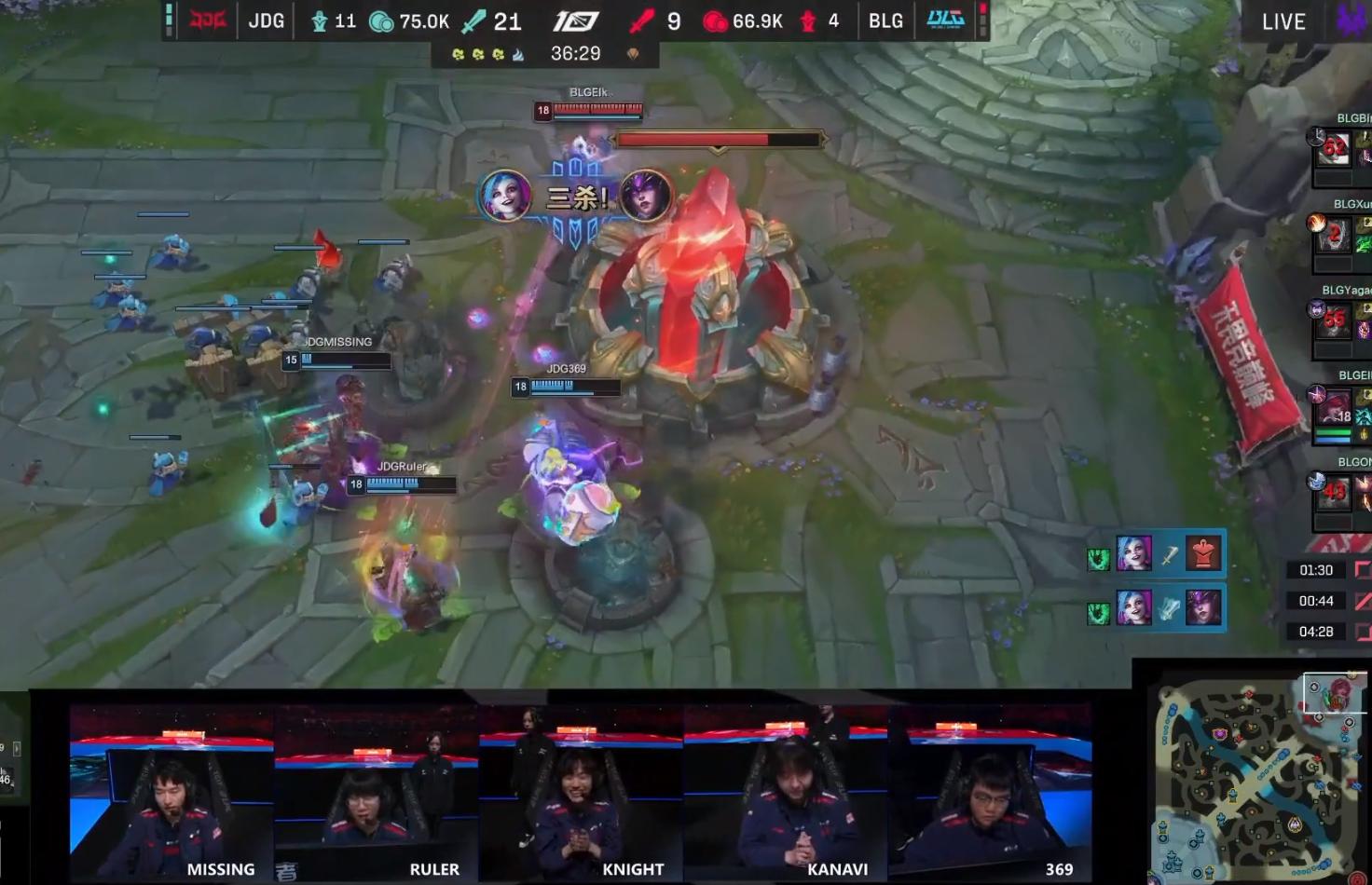The height and width of the screenshot is (885, 1372).
Task: Select BLGElk's champion portrait in sidebar
Action: click(1334, 407)
